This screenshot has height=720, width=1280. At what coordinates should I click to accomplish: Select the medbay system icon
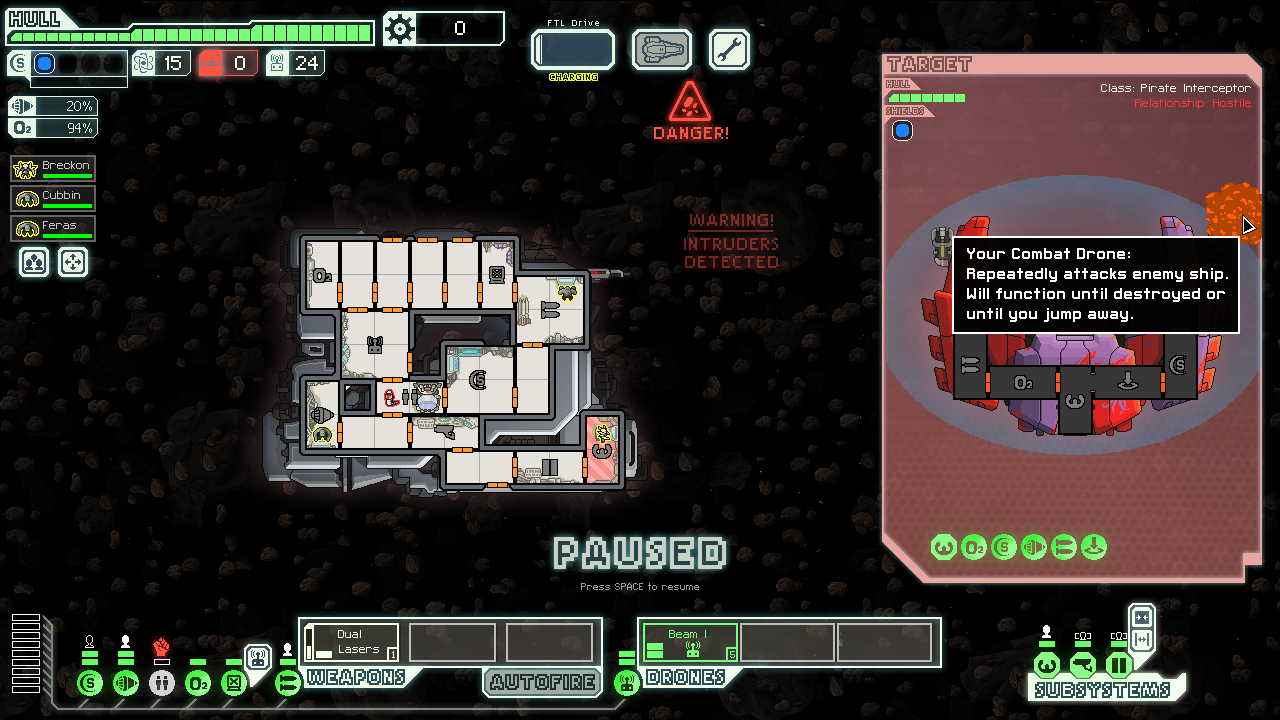point(162,684)
